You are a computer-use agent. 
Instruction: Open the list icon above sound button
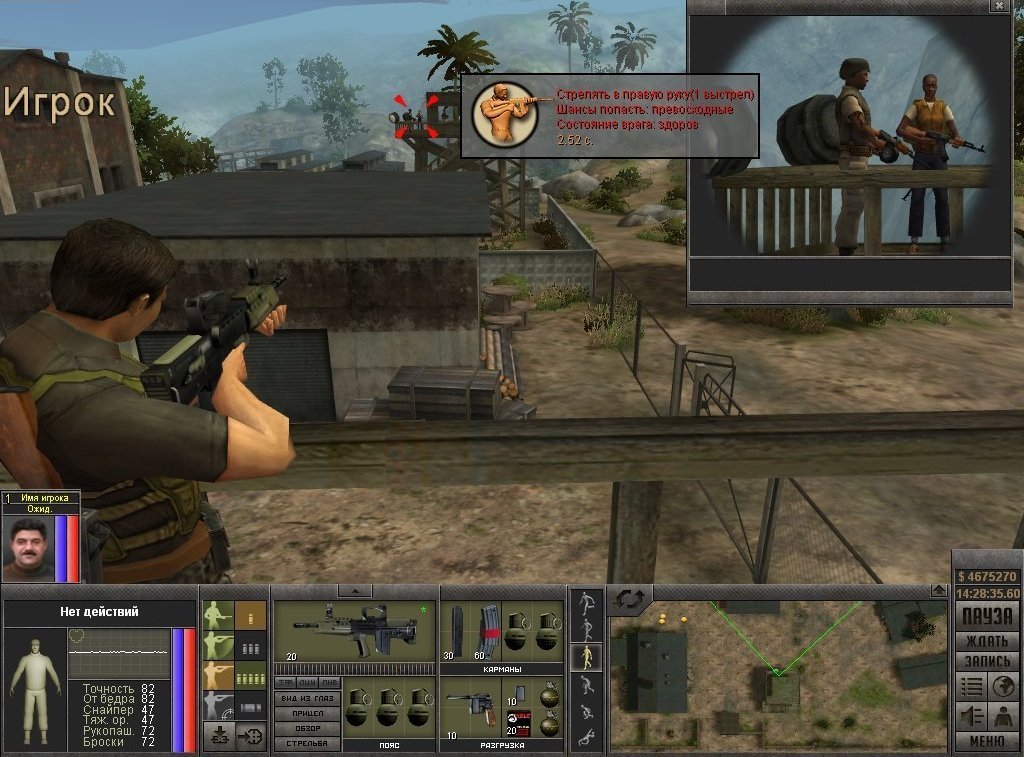[971, 686]
